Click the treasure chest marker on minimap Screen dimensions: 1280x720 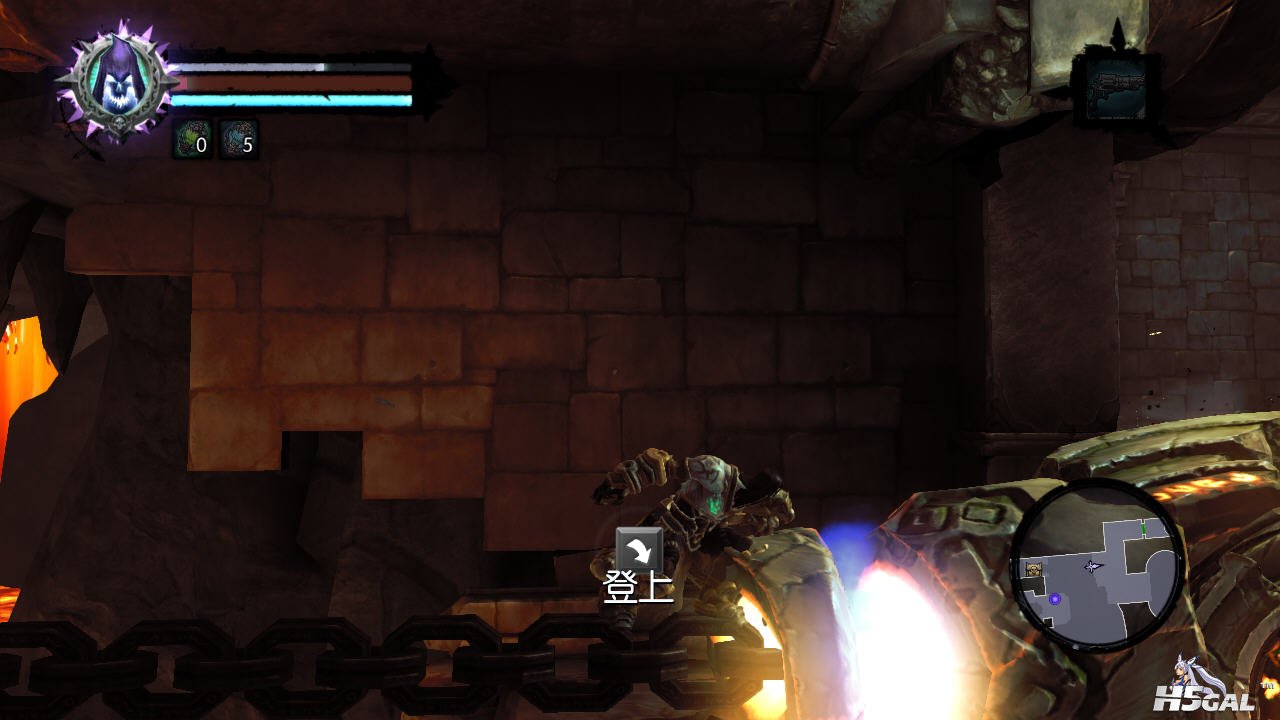(x=1034, y=569)
